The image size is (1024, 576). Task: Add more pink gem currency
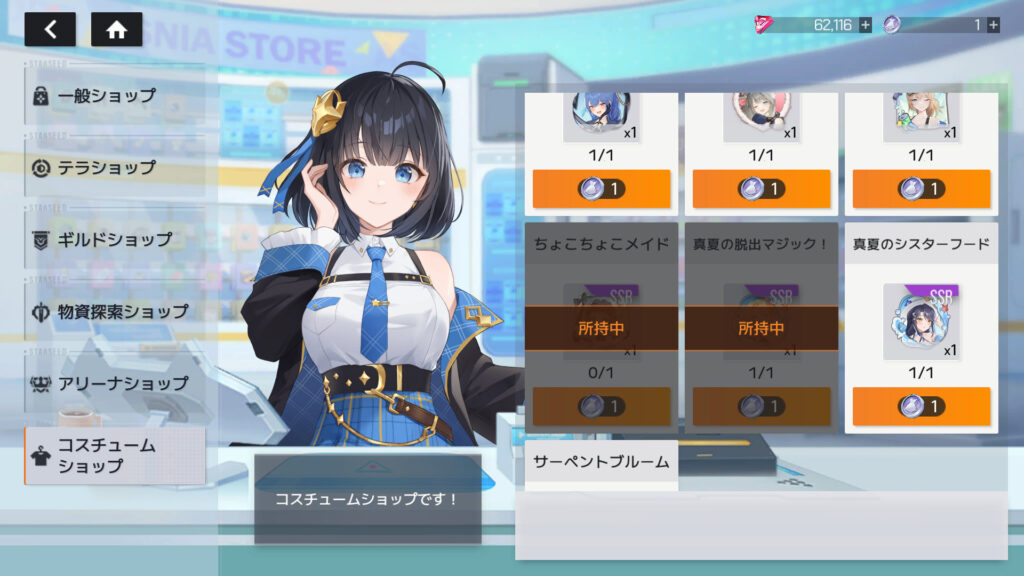(x=865, y=25)
